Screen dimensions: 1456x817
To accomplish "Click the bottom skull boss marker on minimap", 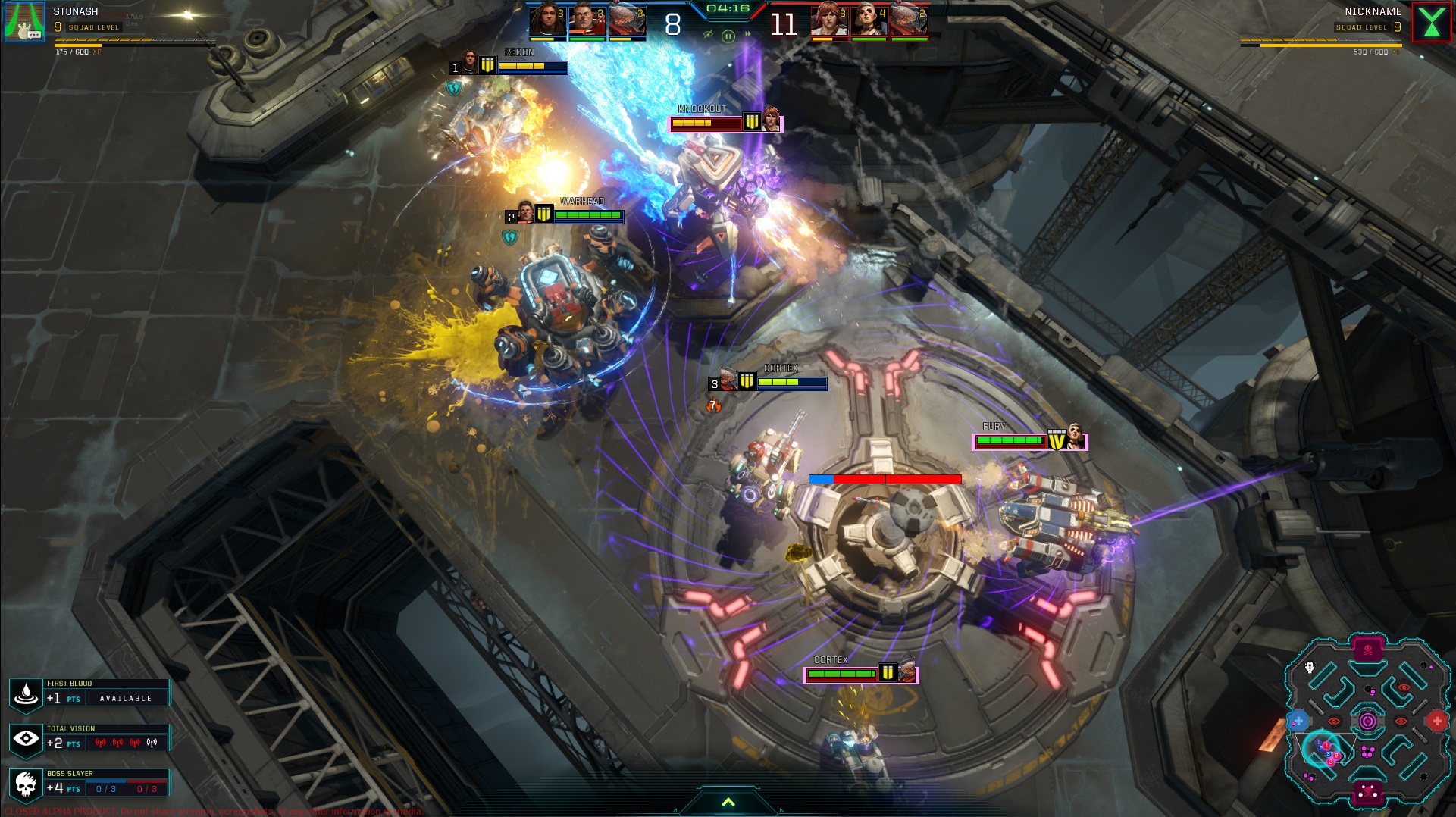I will click(x=1368, y=792).
